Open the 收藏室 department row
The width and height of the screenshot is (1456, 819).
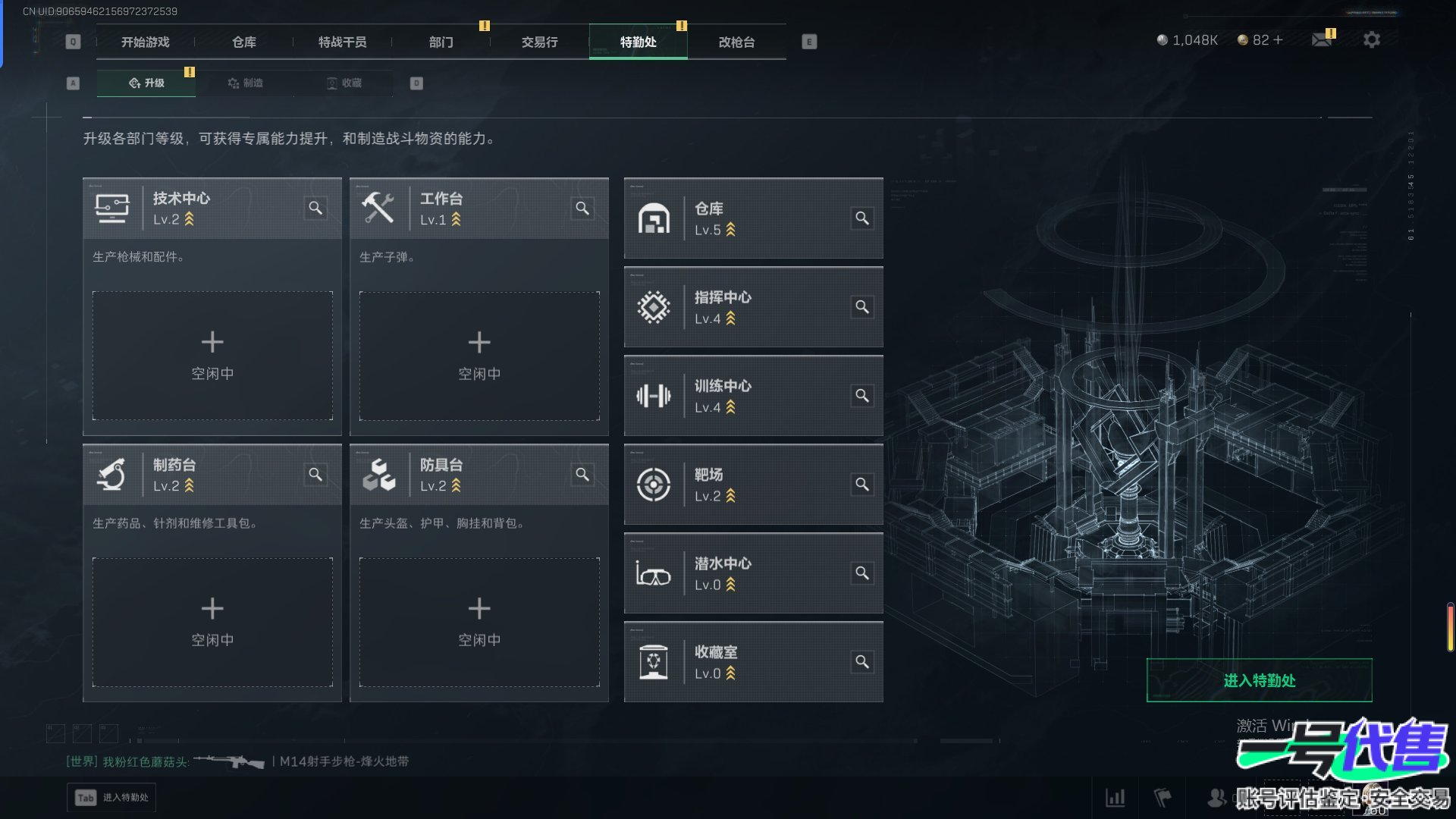[x=753, y=662]
